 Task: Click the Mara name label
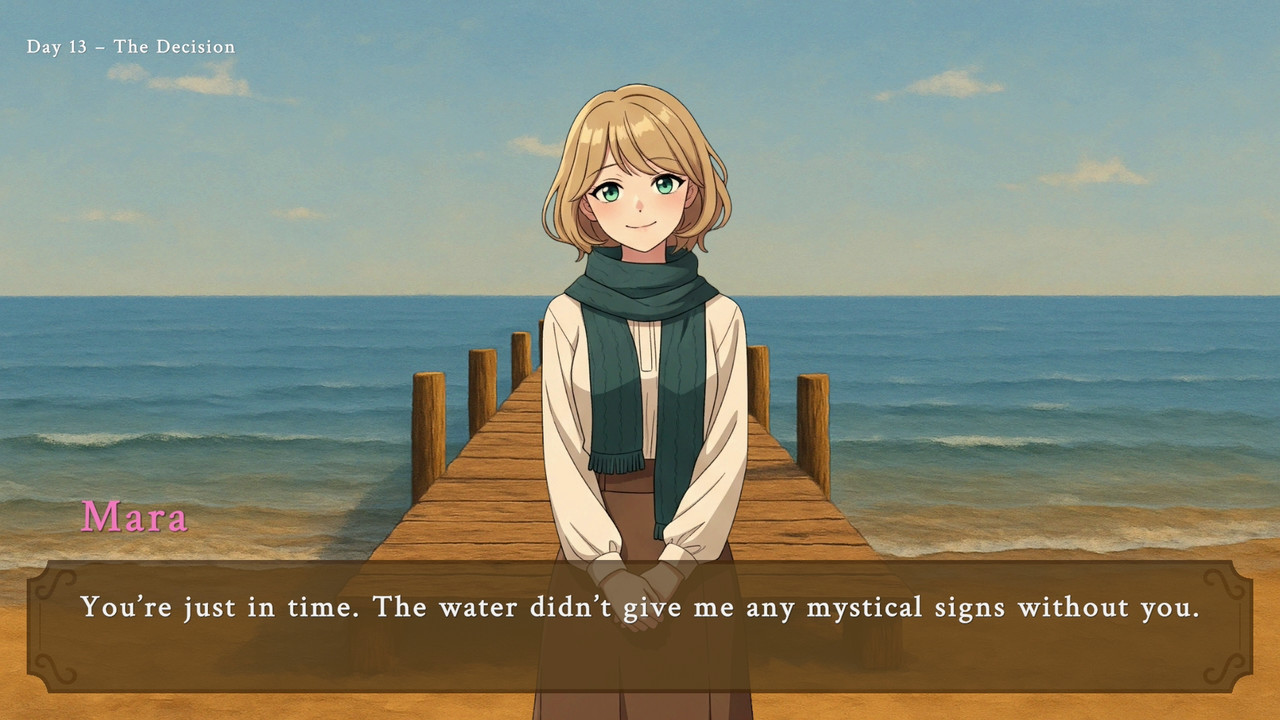tap(135, 518)
